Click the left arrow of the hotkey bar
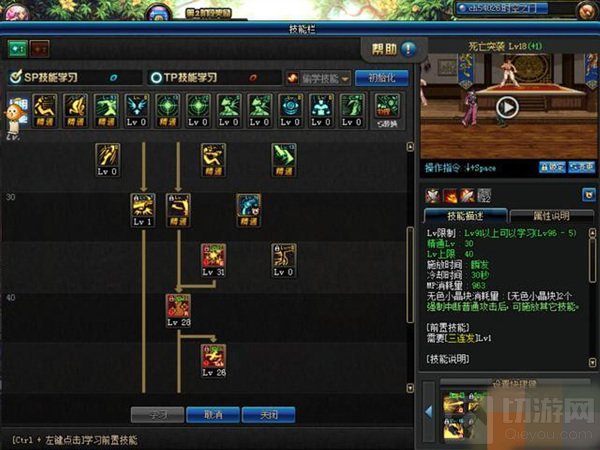Viewport: 600px width, 450px height. [427, 408]
